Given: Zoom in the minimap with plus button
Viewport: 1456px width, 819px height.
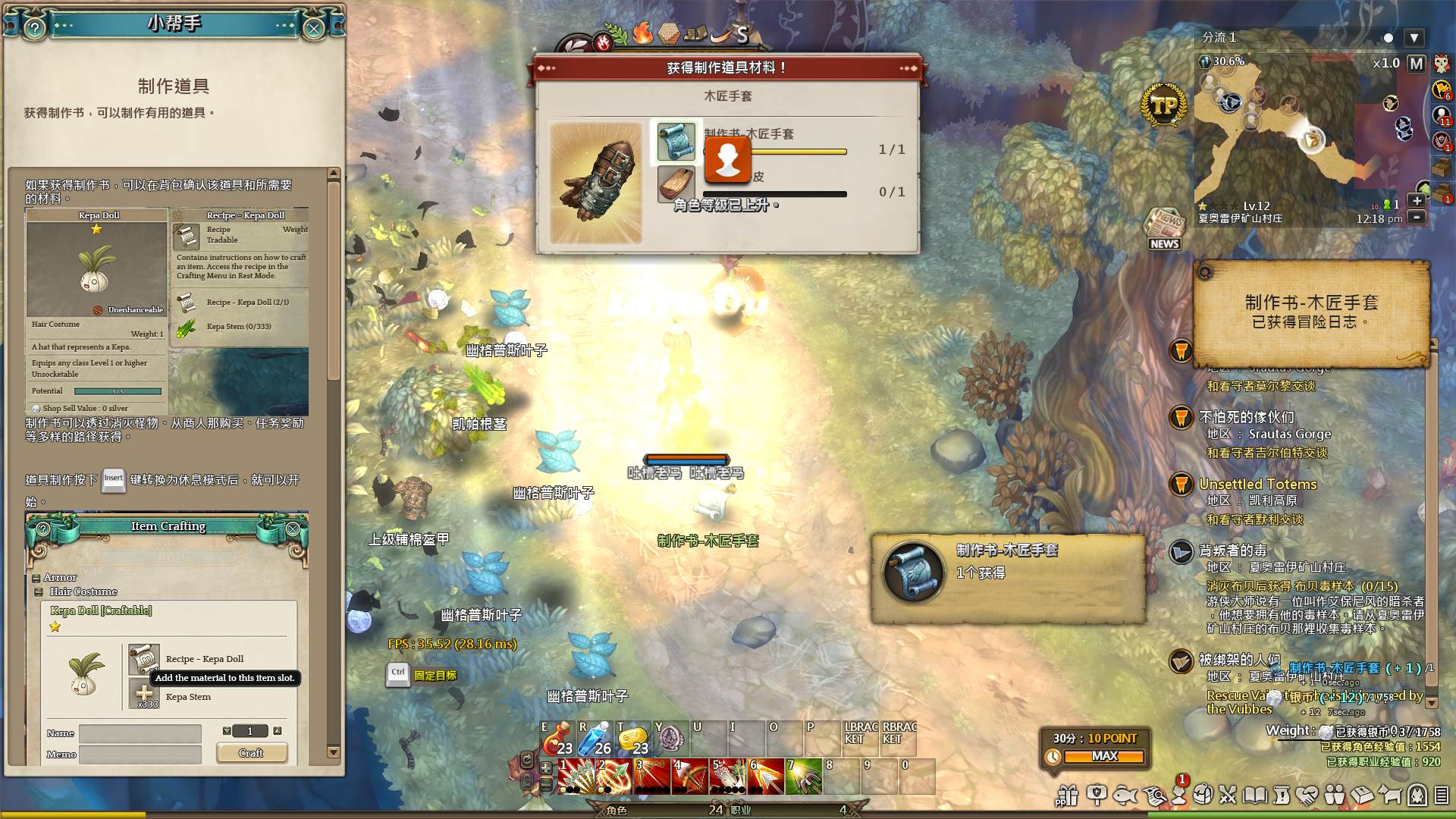Looking at the screenshot, I should click(1416, 201).
